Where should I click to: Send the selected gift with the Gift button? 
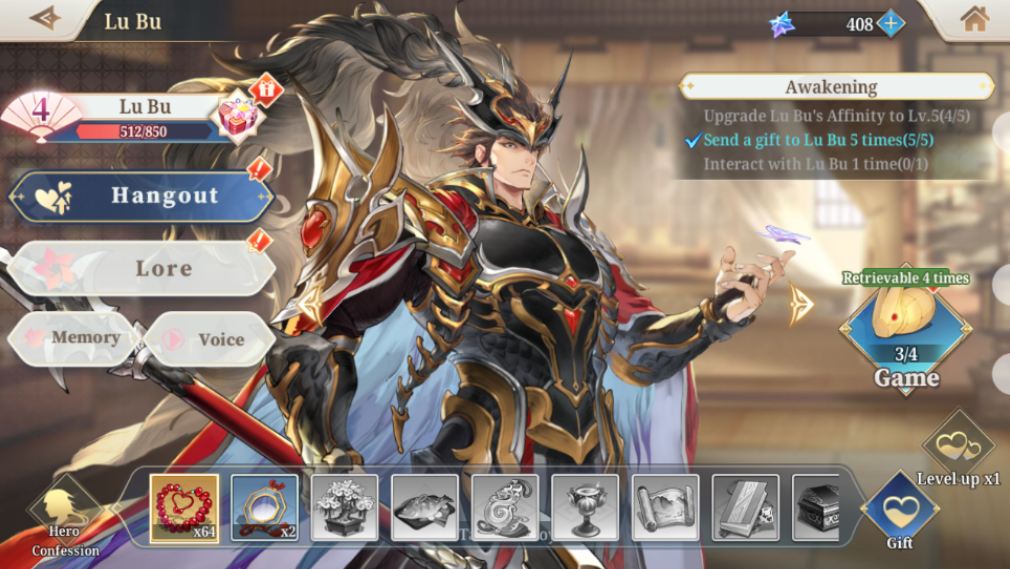coord(900,510)
